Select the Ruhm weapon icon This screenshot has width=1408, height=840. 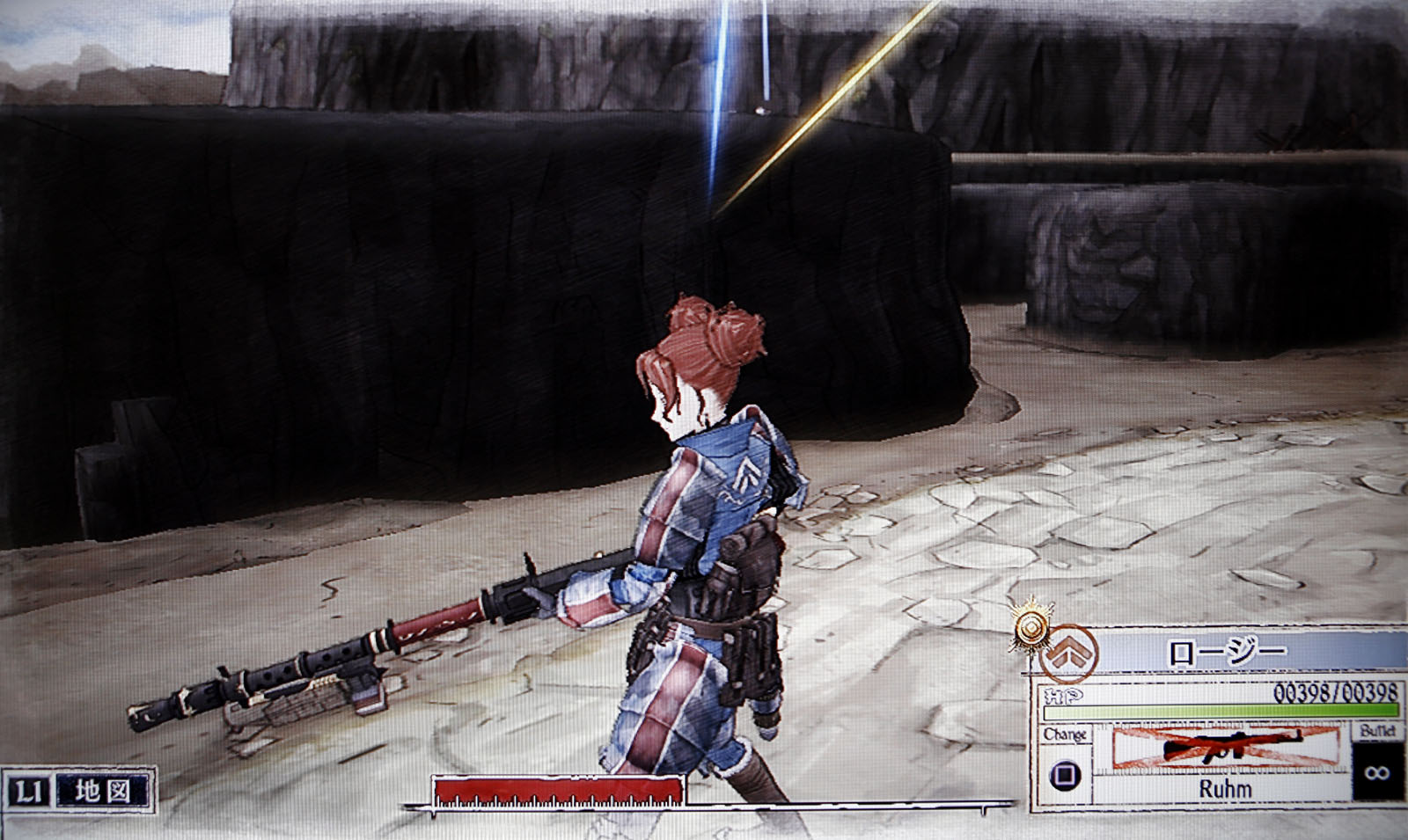pyautogui.click(x=1225, y=748)
